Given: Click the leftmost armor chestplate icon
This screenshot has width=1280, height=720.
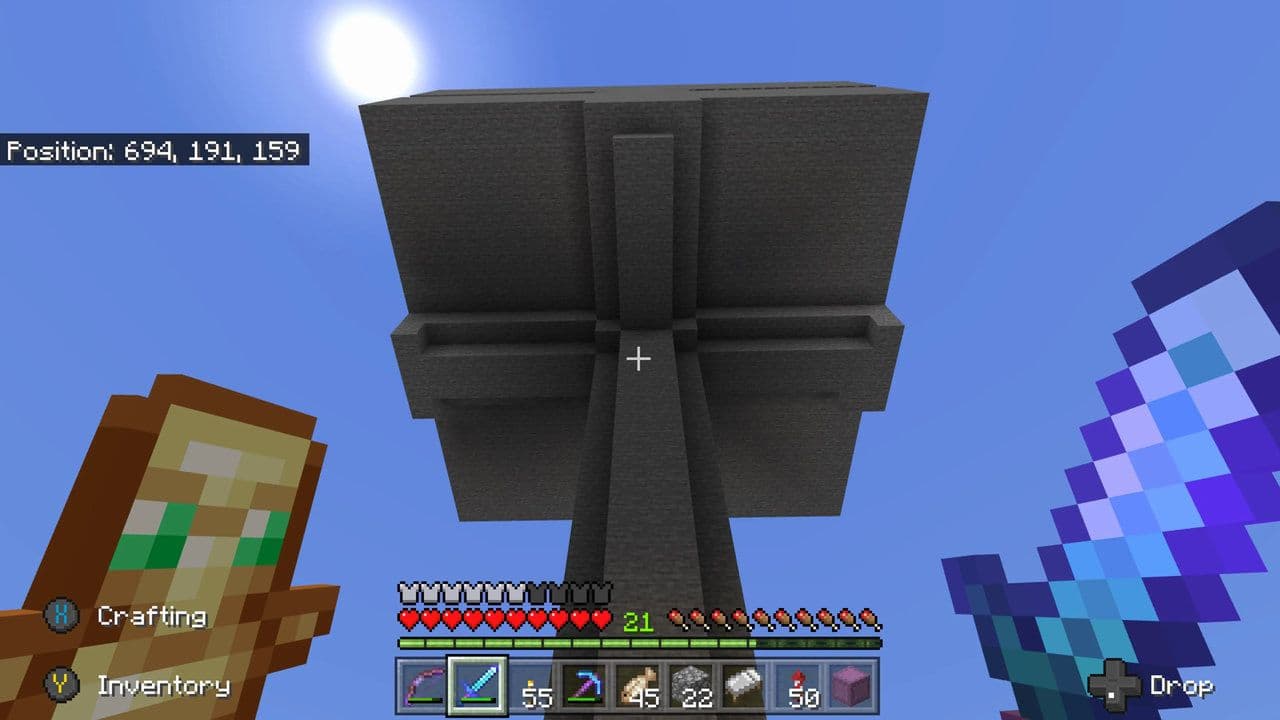Looking at the screenshot, I should point(407,590).
